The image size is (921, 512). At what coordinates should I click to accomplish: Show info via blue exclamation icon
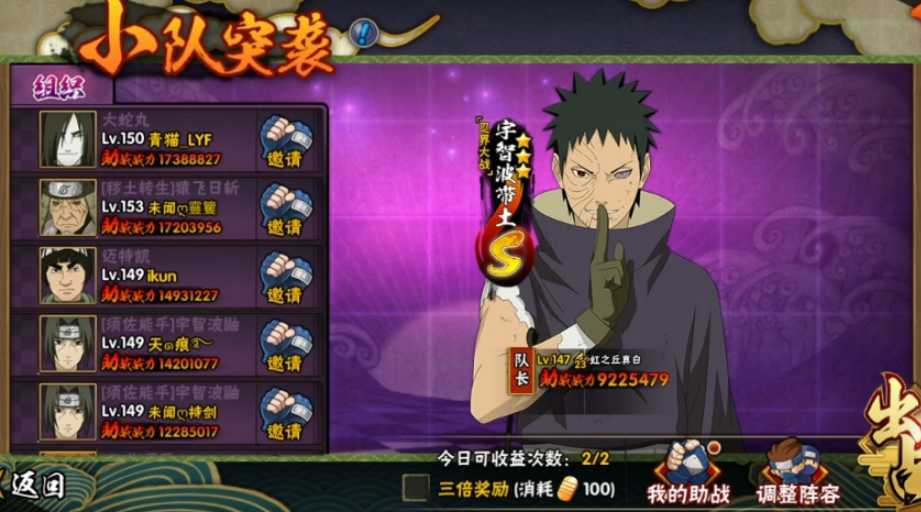pyautogui.click(x=364, y=34)
